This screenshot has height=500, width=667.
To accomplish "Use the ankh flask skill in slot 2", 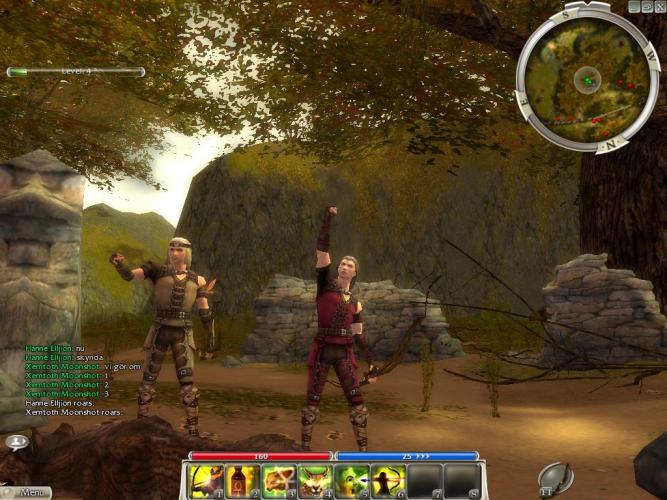I will tap(243, 481).
